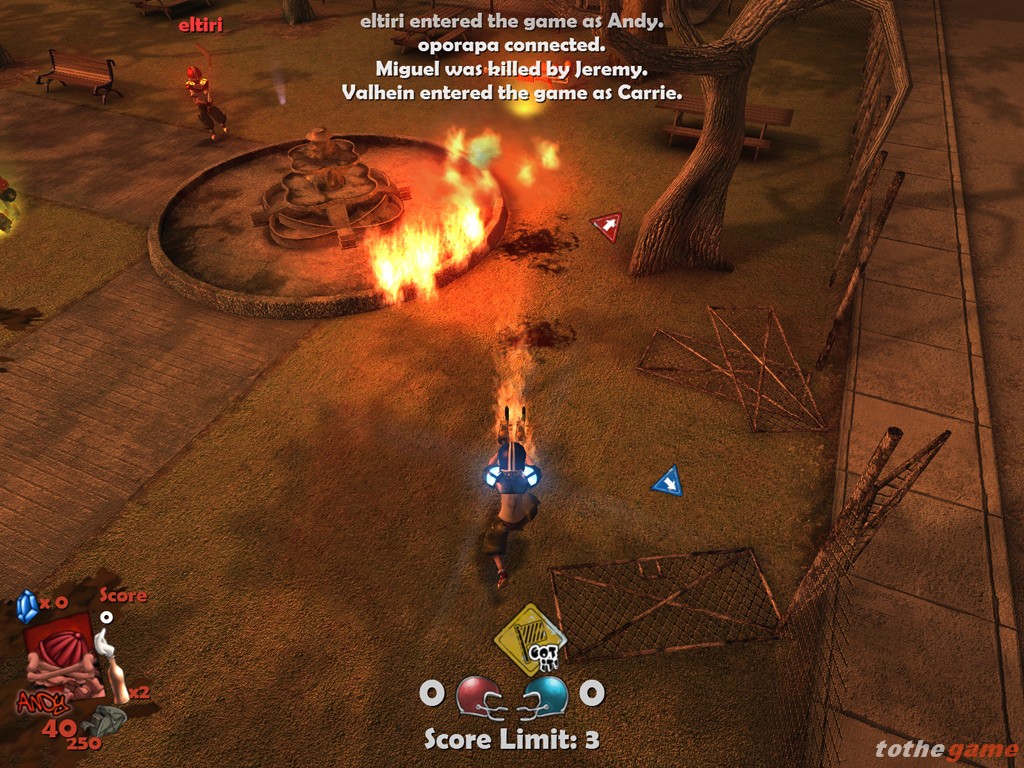Click the red arrow objective marker
The height and width of the screenshot is (768, 1024).
point(606,227)
